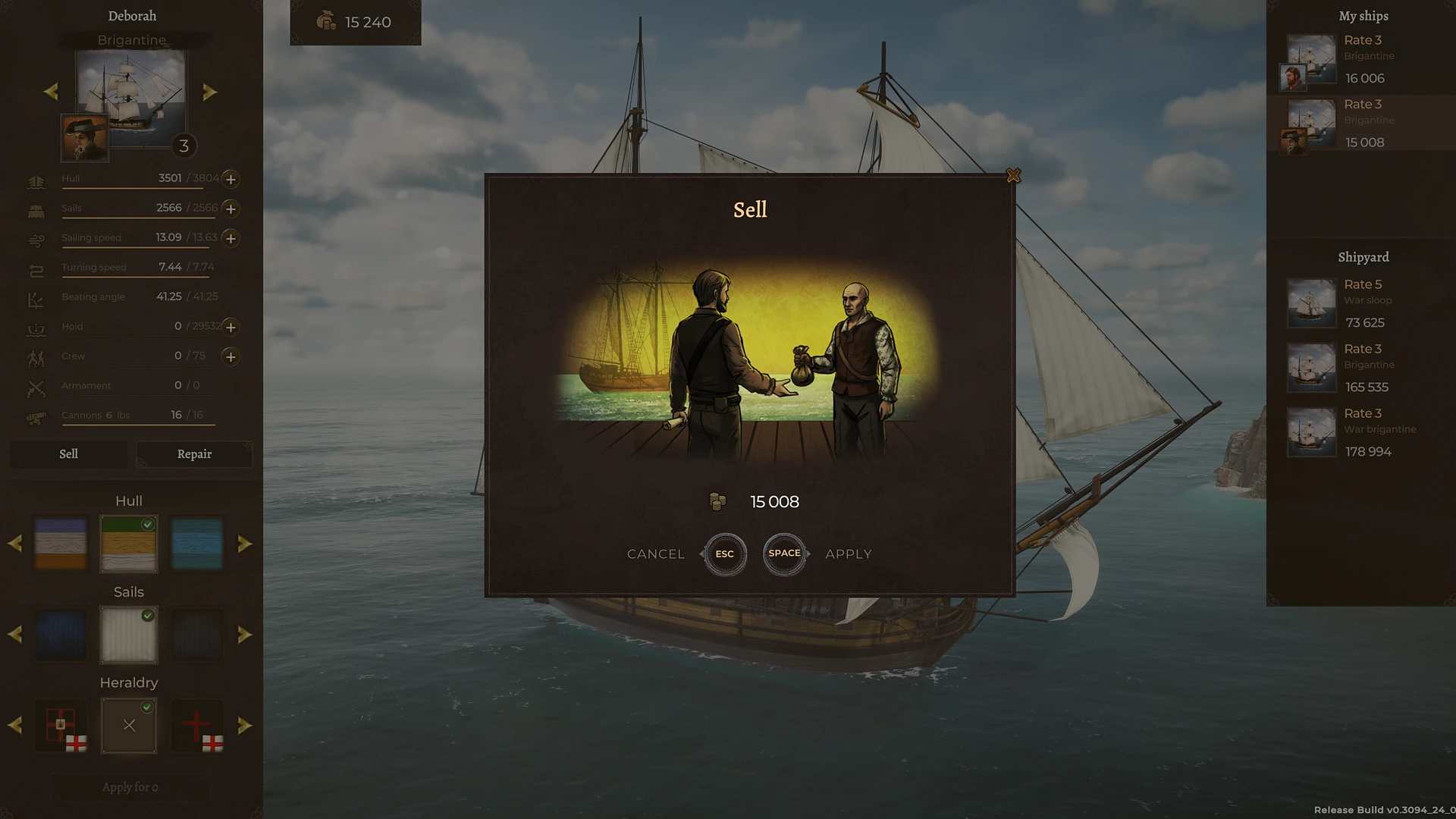1456x819 pixels.
Task: Click the Hold anchor icon
Action: click(36, 328)
